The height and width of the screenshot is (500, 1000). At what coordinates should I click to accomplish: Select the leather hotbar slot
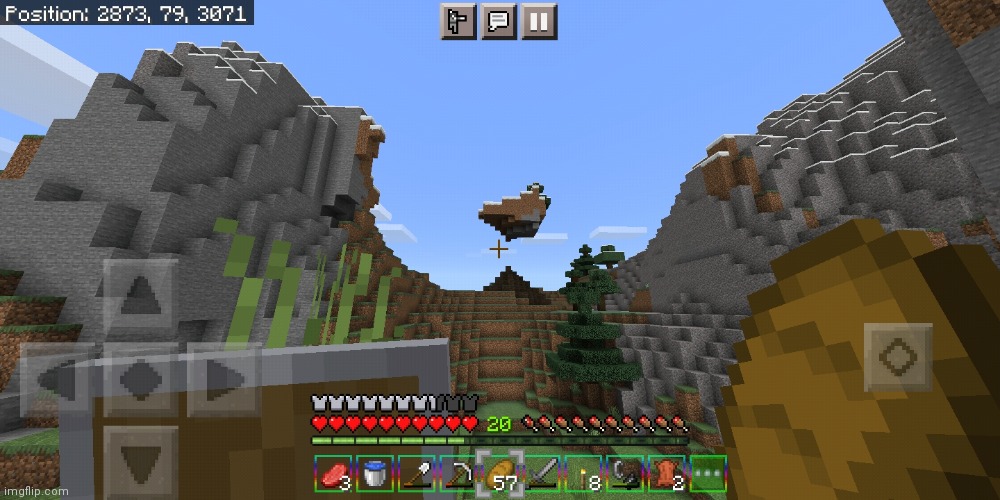pyautogui.click(x=669, y=475)
